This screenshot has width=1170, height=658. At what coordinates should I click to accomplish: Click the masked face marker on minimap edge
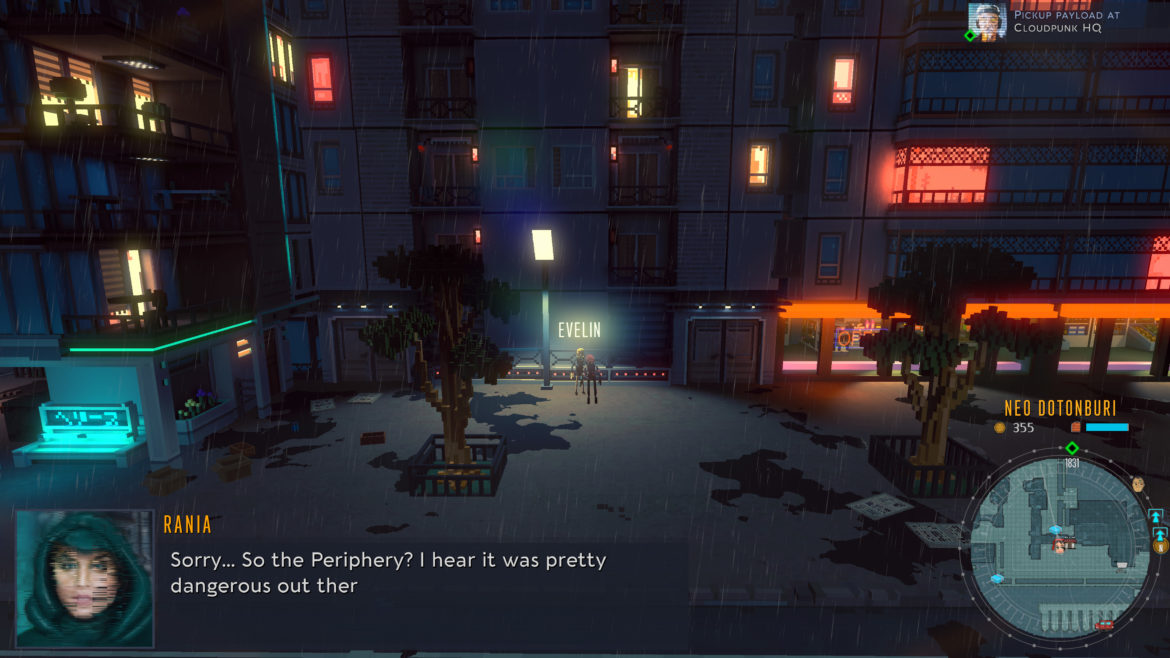[1138, 484]
